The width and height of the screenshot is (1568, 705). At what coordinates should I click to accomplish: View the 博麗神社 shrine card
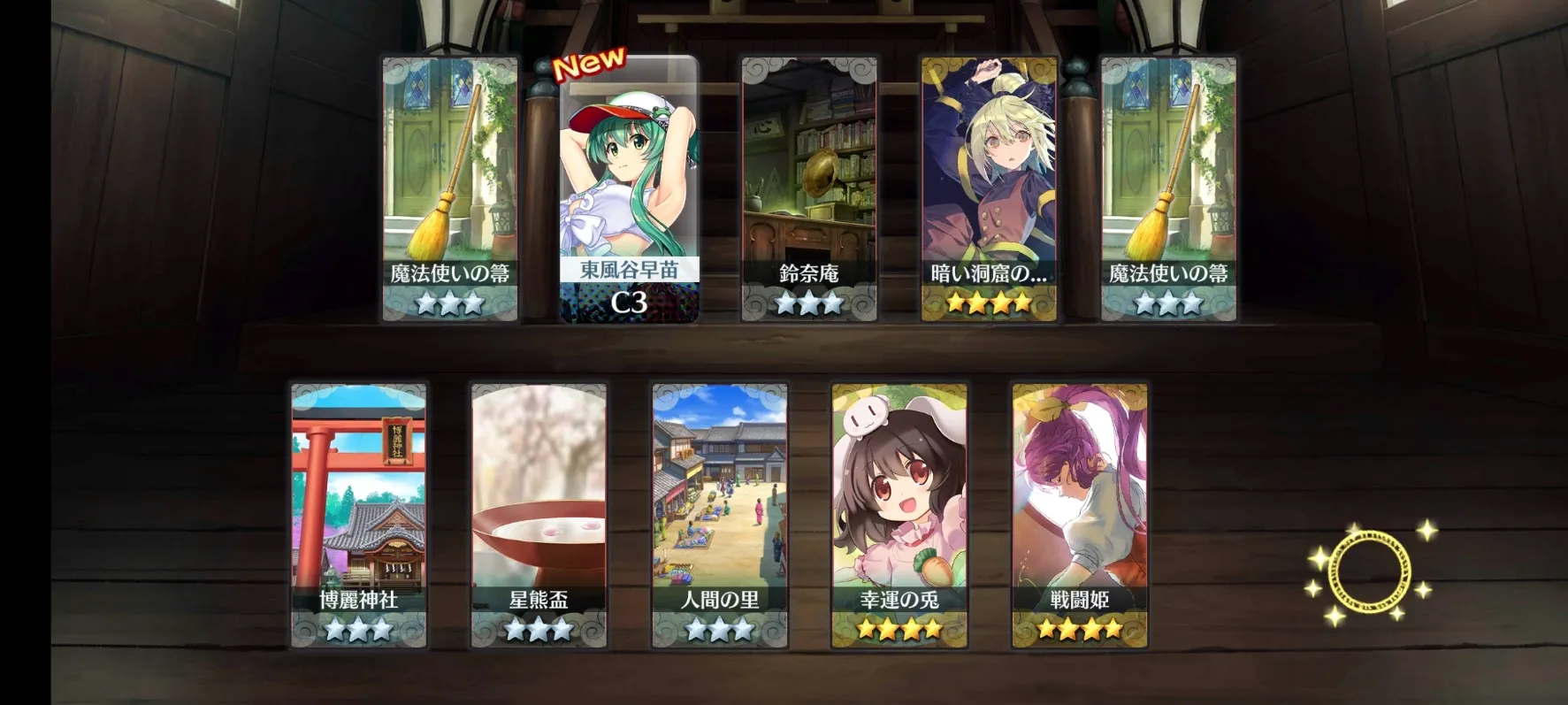click(x=359, y=515)
